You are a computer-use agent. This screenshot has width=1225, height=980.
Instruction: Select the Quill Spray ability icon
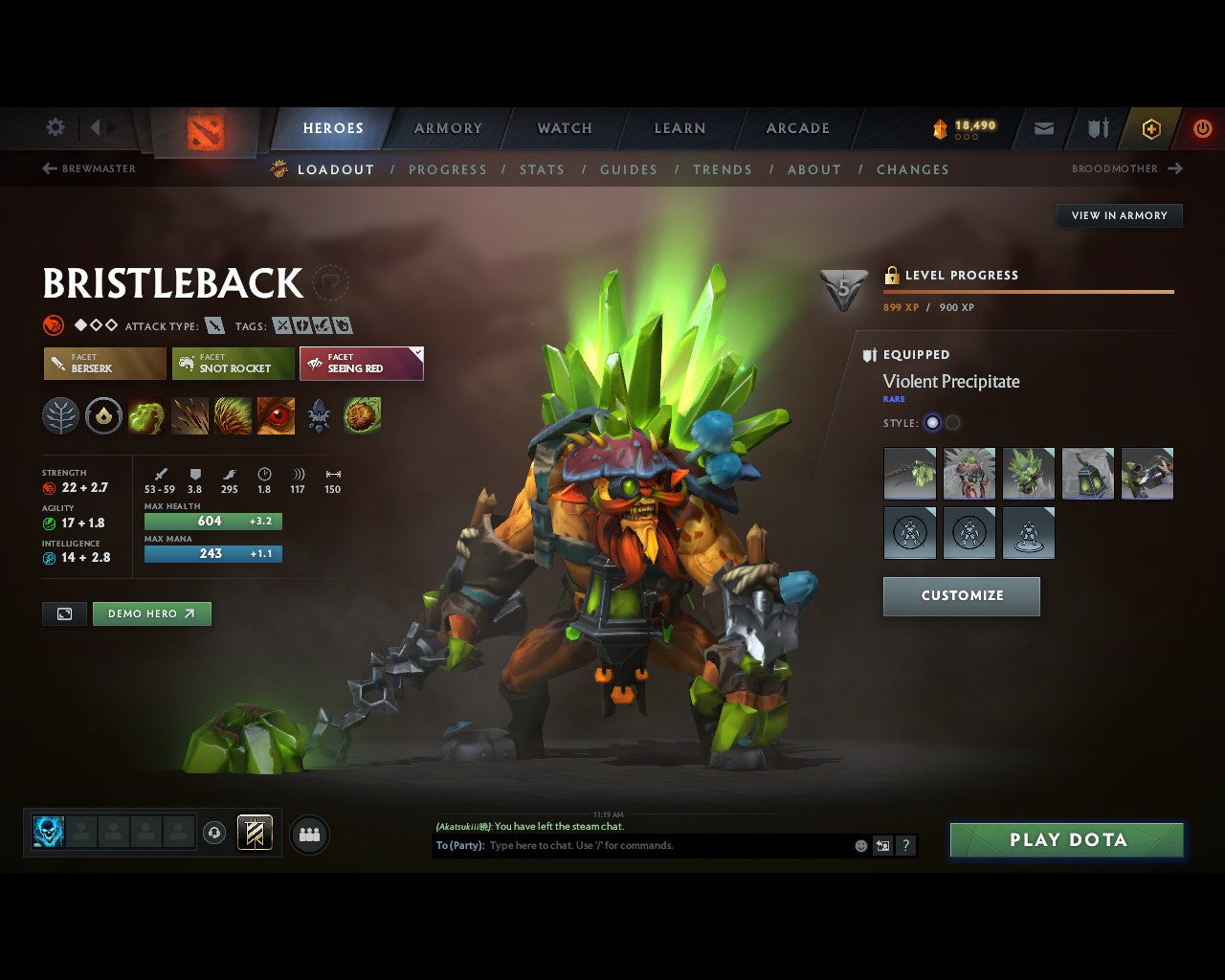pos(189,415)
